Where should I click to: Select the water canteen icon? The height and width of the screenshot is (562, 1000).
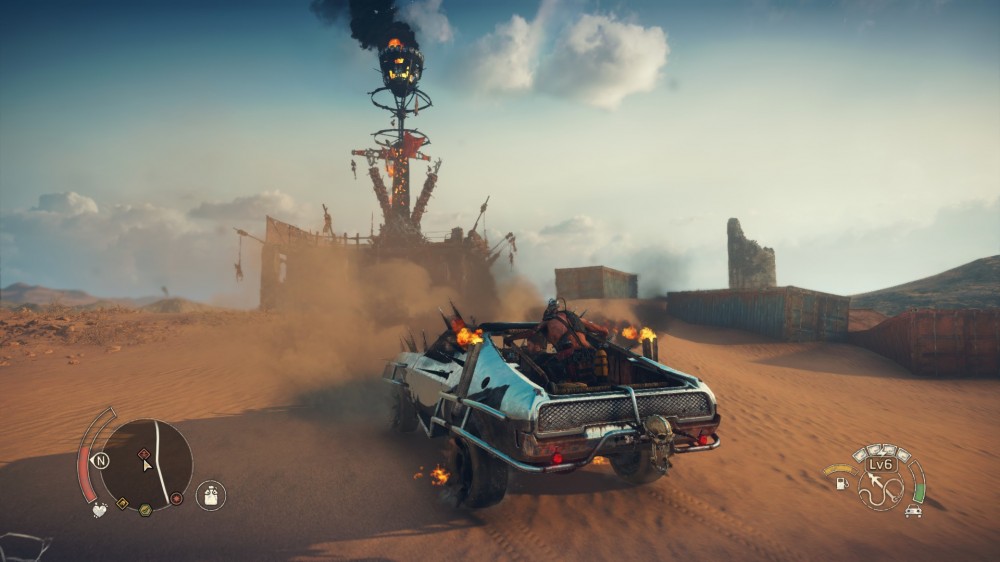coord(210,495)
